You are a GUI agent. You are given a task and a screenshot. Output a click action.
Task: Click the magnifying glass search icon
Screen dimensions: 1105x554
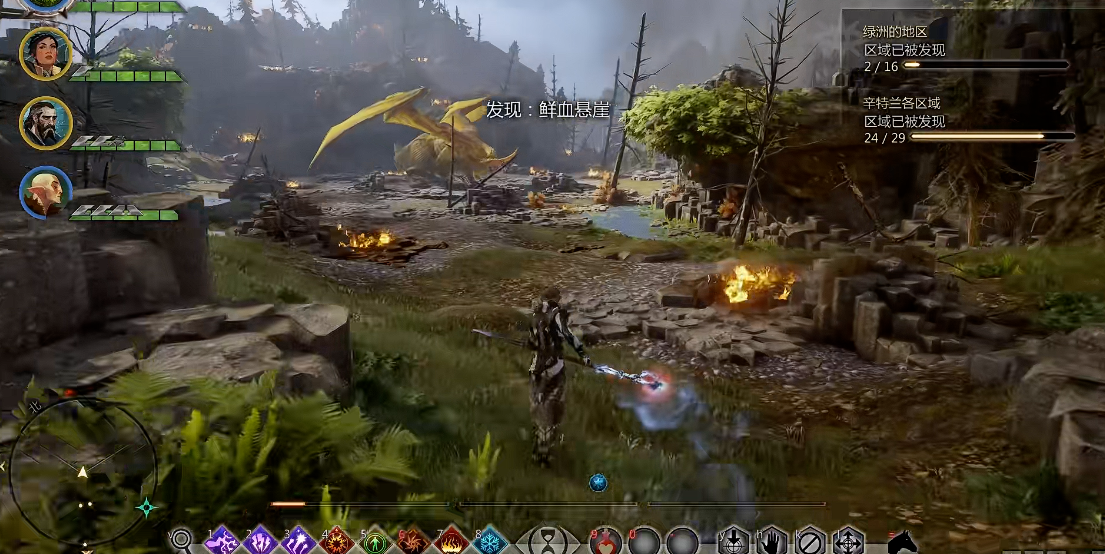point(181,541)
